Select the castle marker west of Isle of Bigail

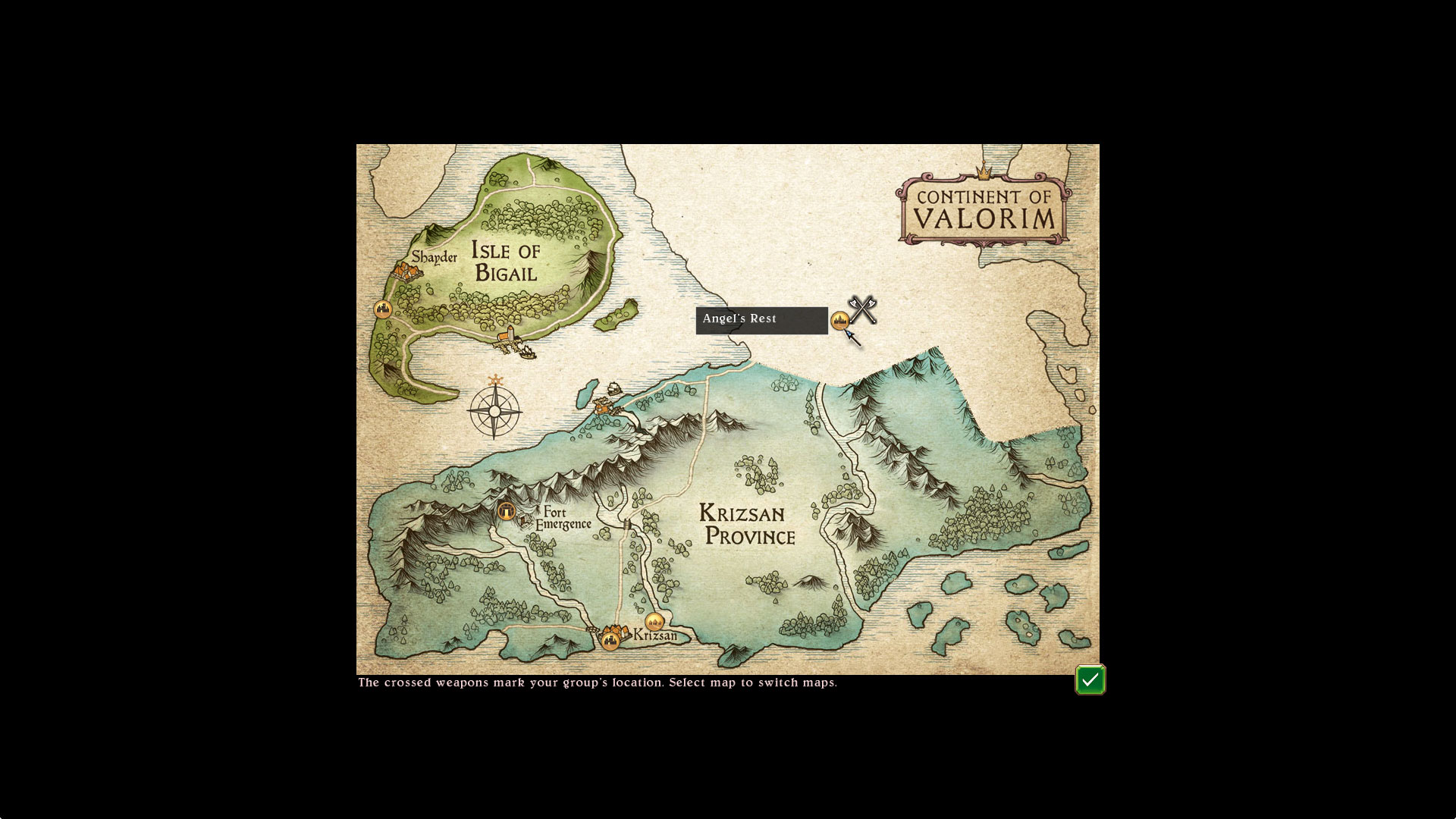382,309
